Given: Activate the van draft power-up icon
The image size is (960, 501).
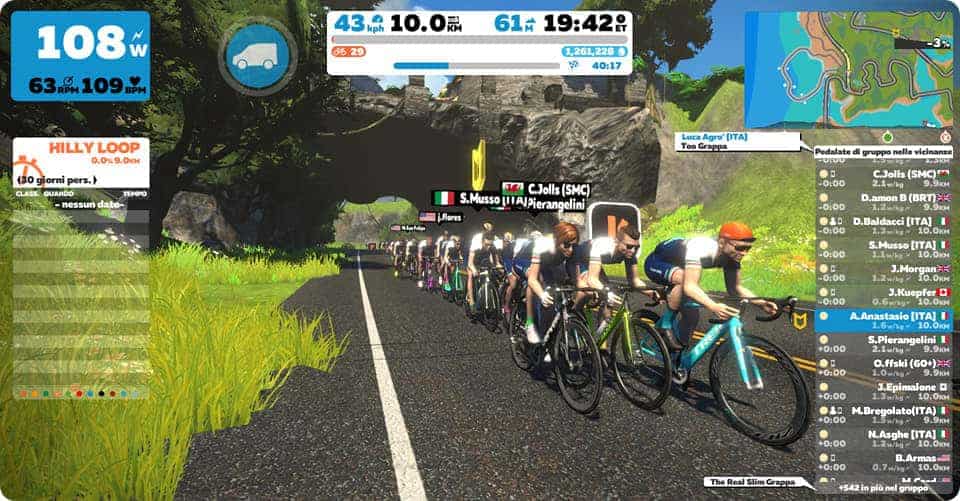Looking at the screenshot, I should pos(256,56).
